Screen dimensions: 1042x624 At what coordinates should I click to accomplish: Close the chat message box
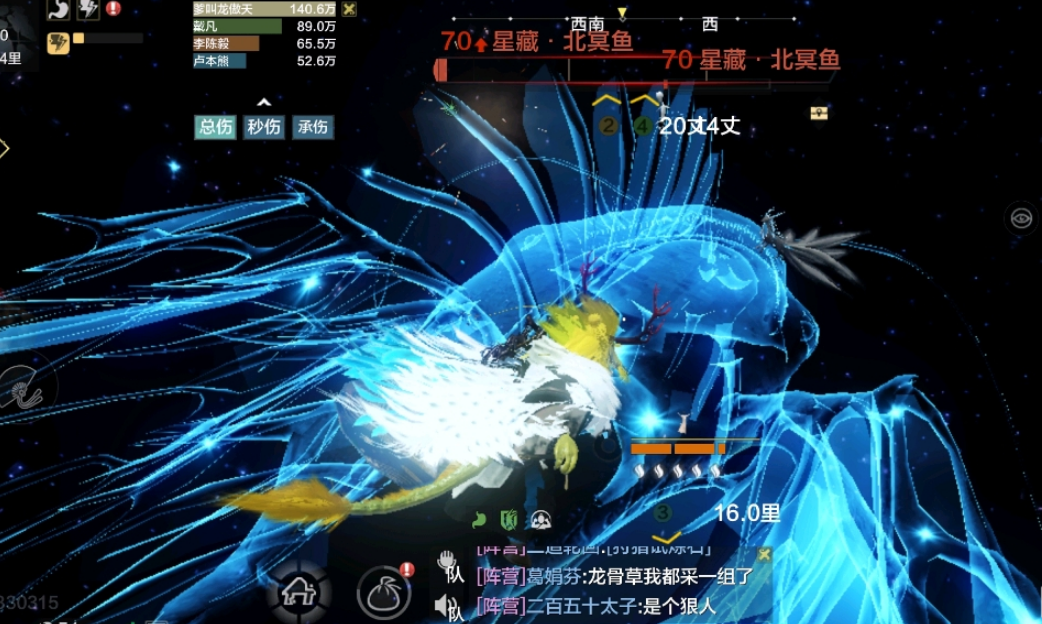coord(764,554)
